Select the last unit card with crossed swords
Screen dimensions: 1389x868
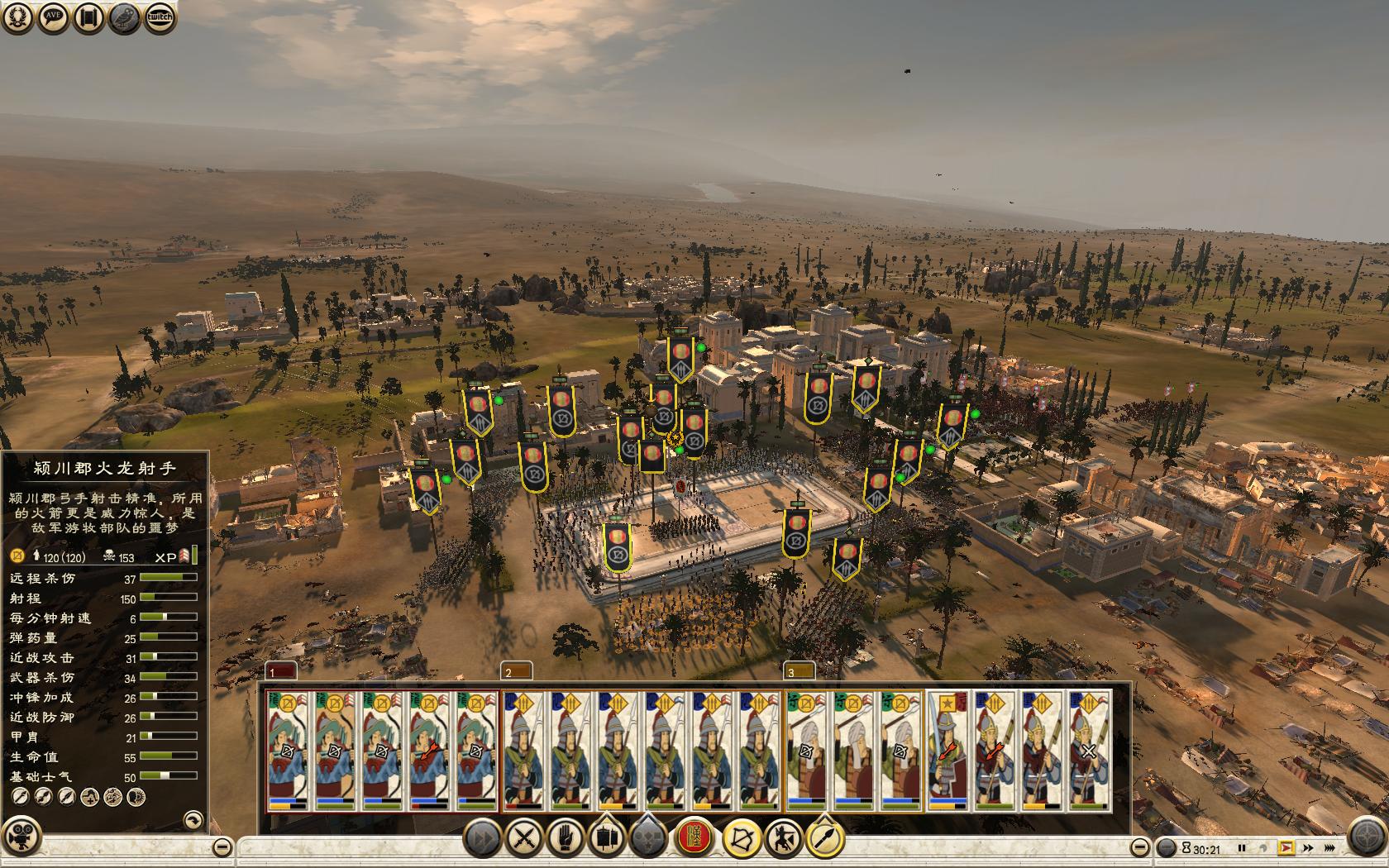[1088, 750]
